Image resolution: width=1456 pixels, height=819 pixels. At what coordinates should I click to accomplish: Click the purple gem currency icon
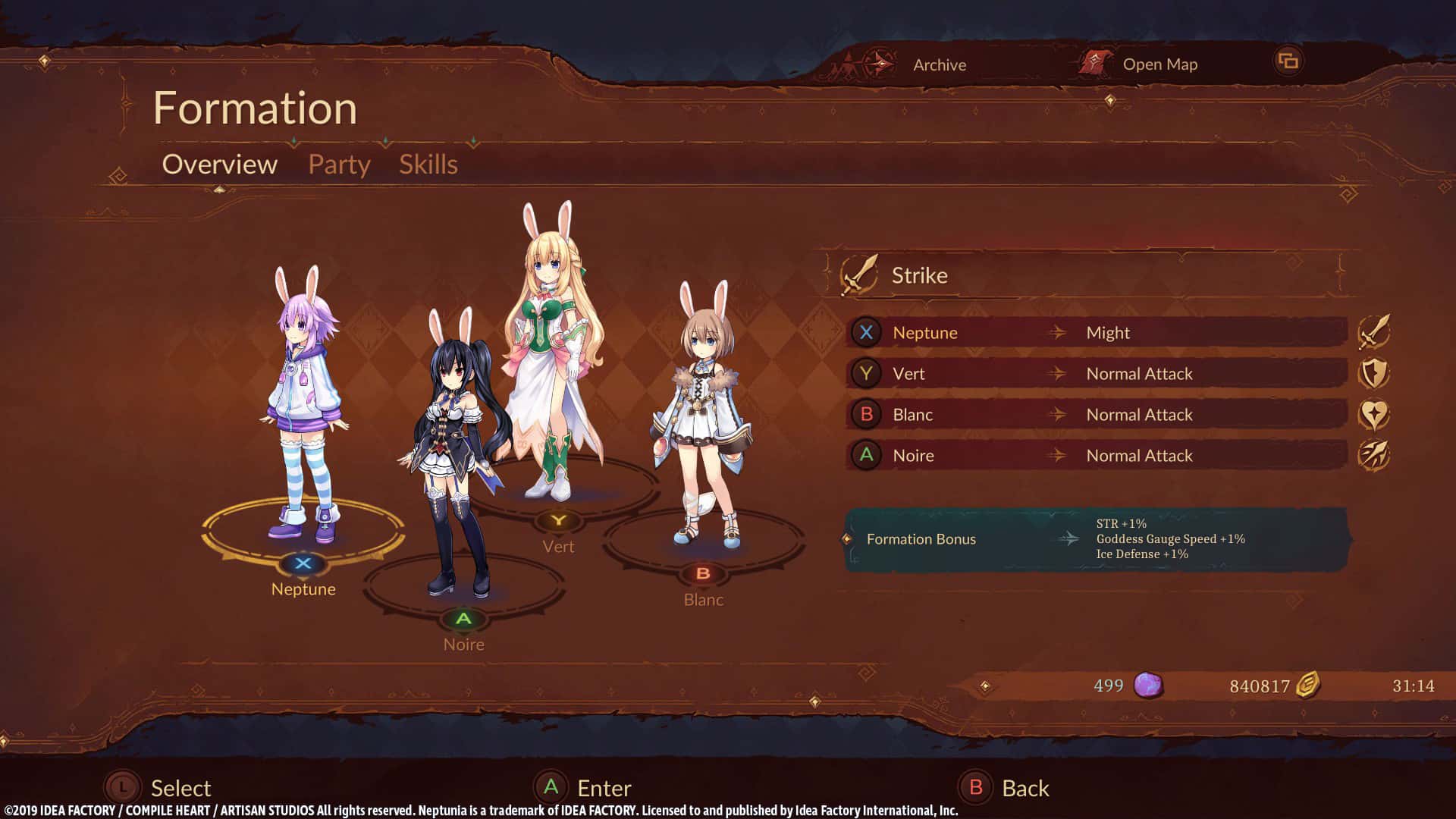point(1147,685)
